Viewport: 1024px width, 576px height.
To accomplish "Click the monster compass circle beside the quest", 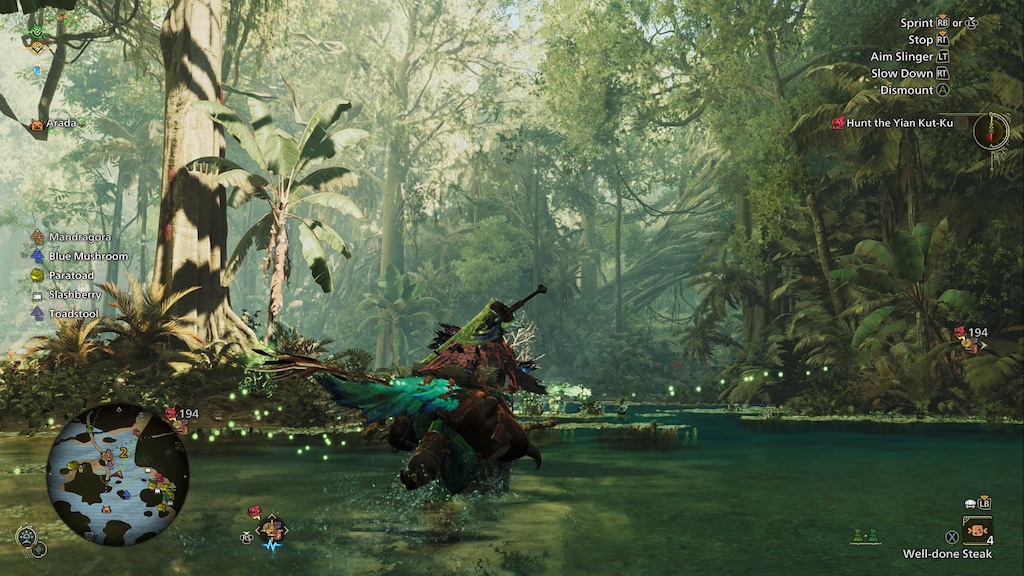I will point(991,131).
